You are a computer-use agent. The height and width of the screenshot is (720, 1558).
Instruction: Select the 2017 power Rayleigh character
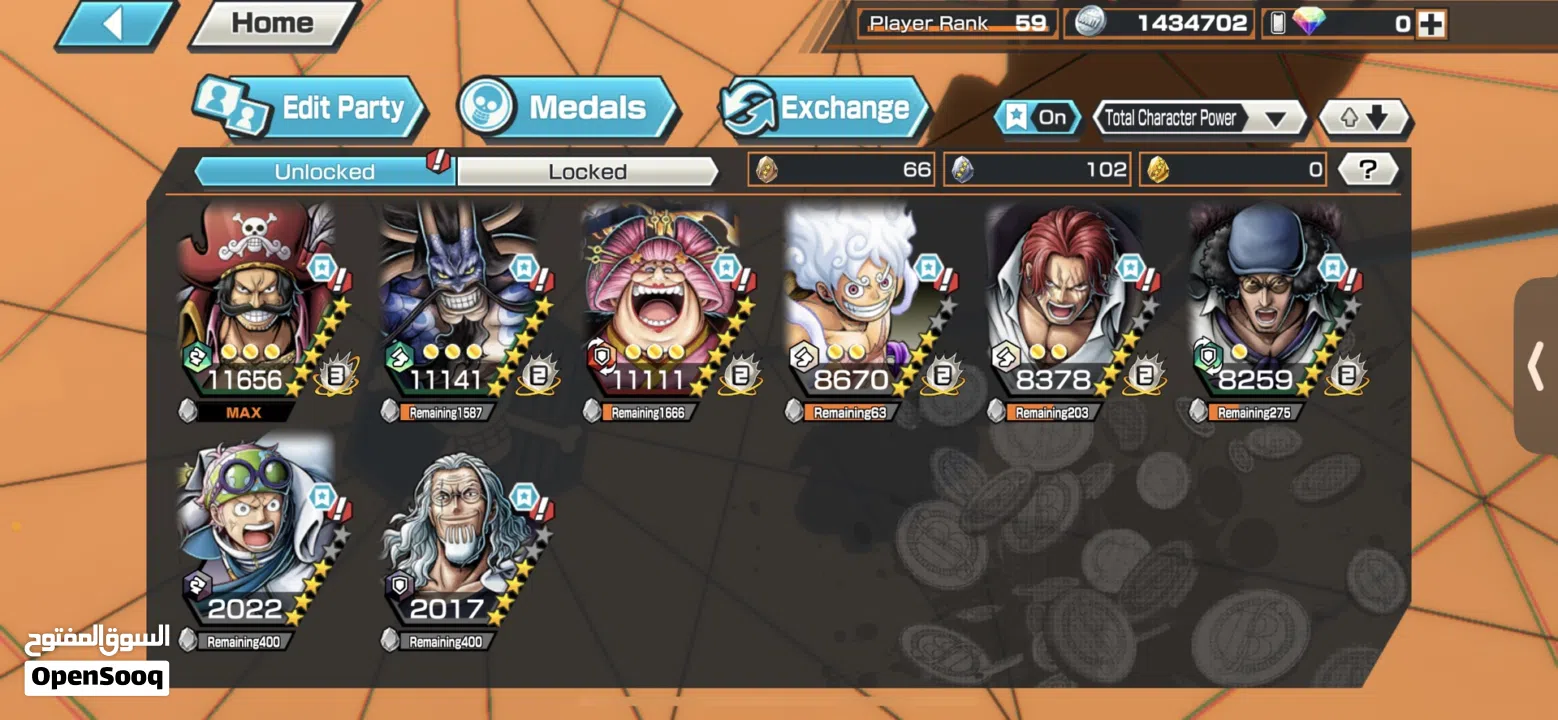459,528
